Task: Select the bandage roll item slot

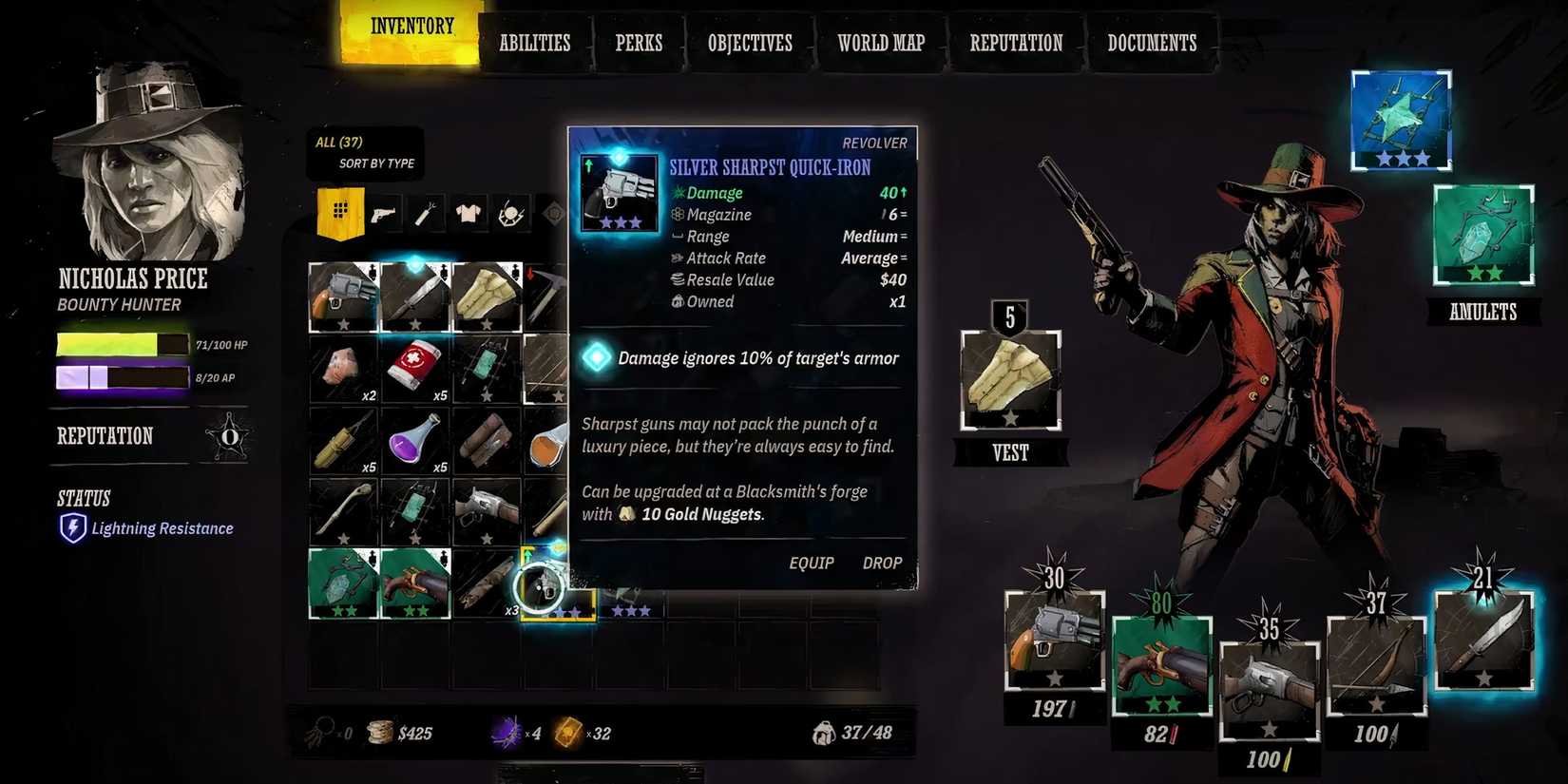Action: tap(415, 367)
